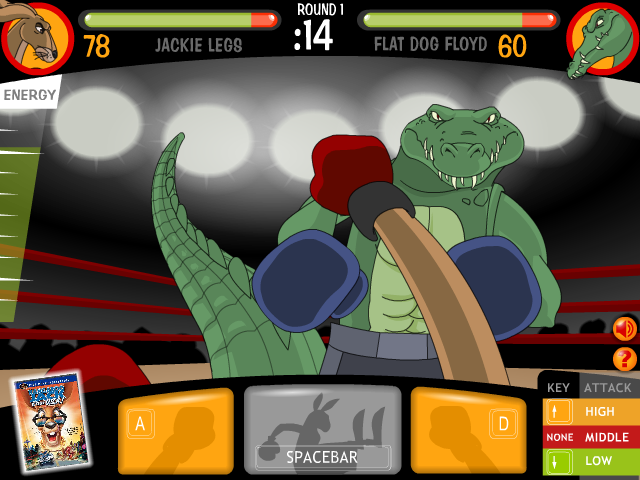Image resolution: width=640 pixels, height=480 pixels.
Task: Select the LOW attack option
Action: [x=591, y=461]
